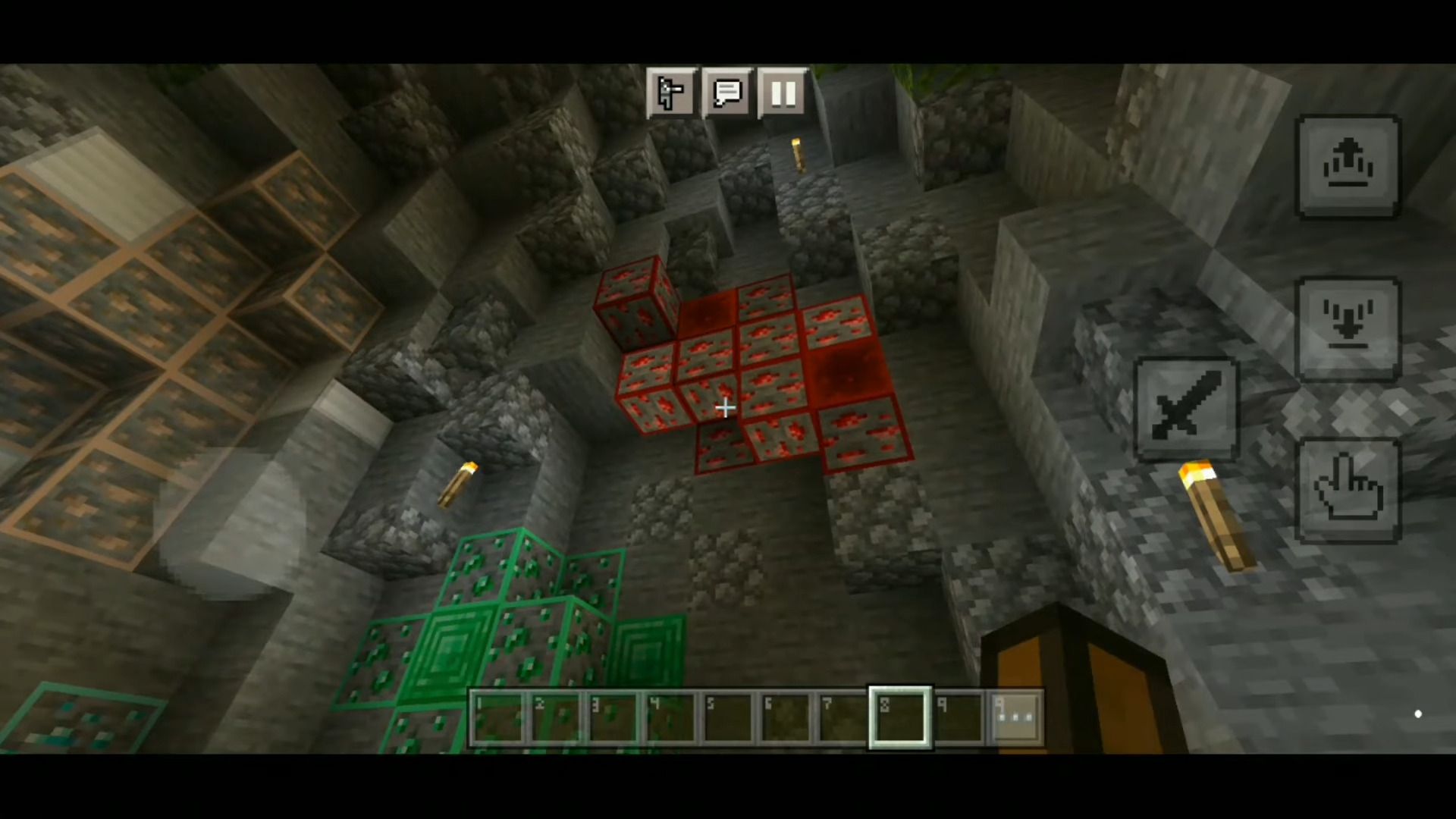Choose the highlighted hotbar slot 8

point(900,717)
